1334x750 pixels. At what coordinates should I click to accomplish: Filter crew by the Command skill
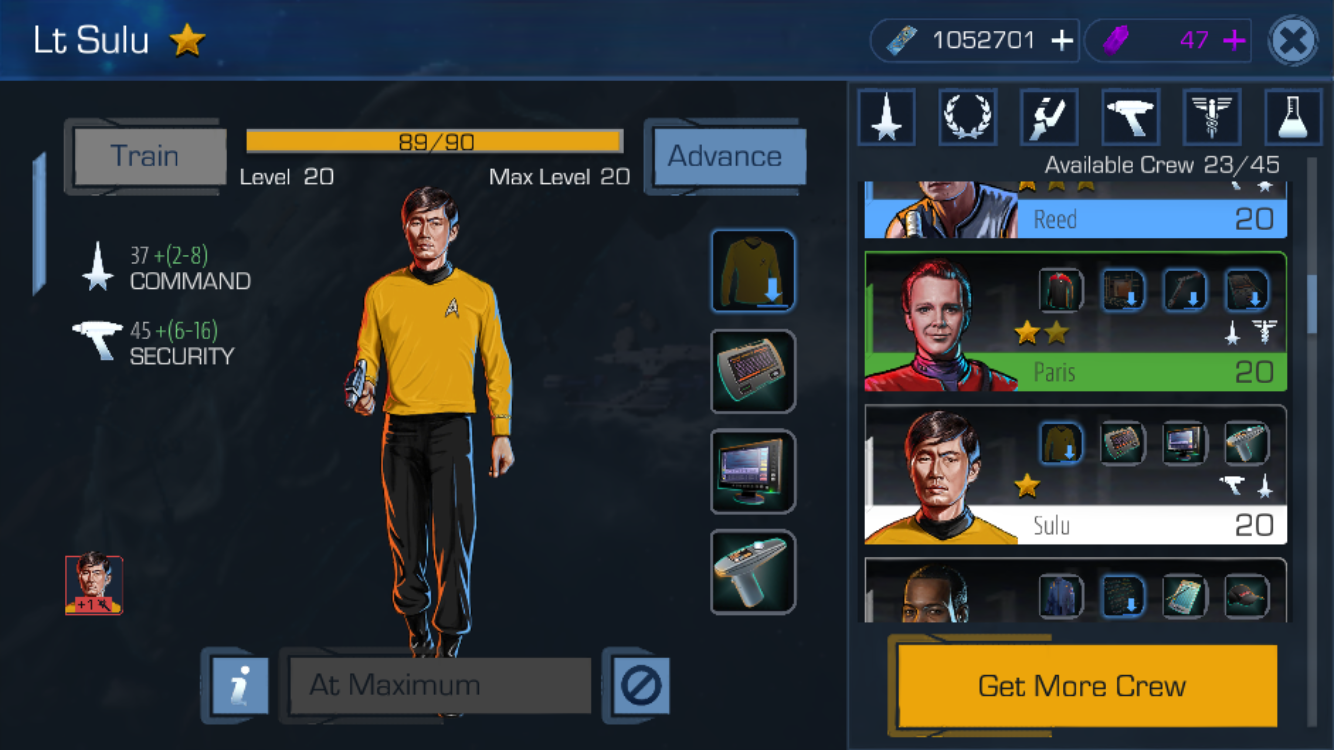pos(886,117)
